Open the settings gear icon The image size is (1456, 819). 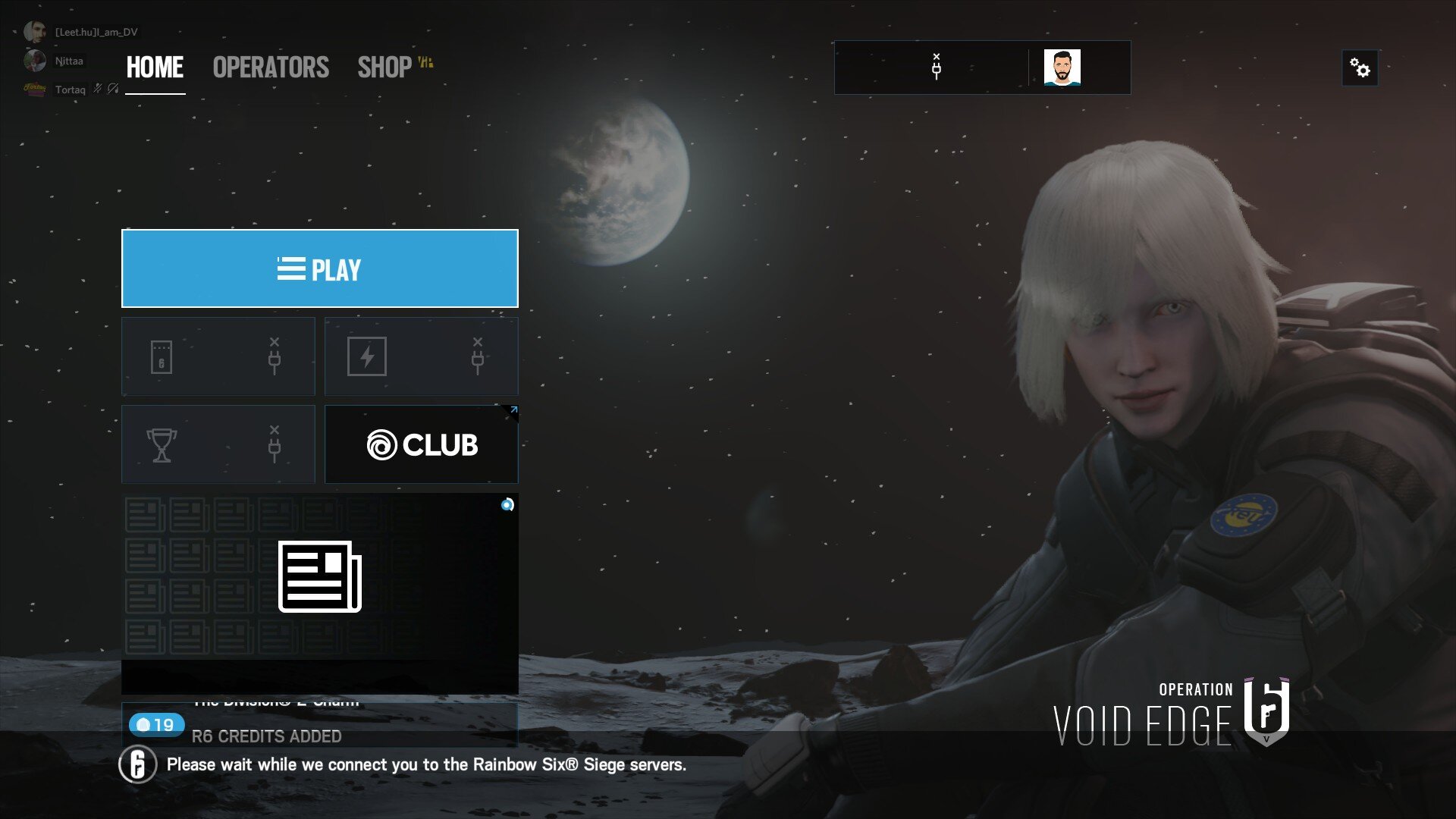point(1360,69)
